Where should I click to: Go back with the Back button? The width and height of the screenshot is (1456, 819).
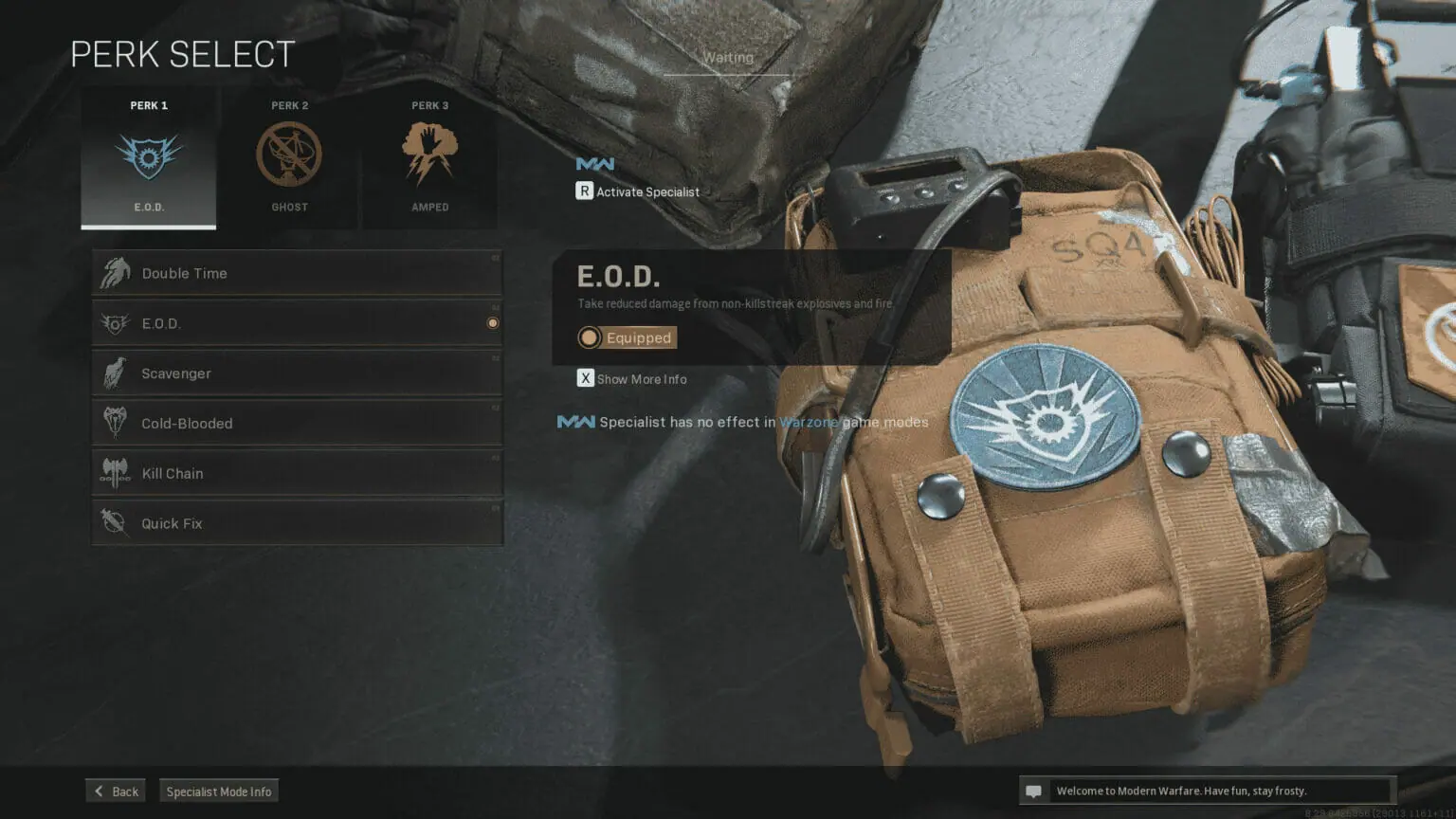coord(116,792)
